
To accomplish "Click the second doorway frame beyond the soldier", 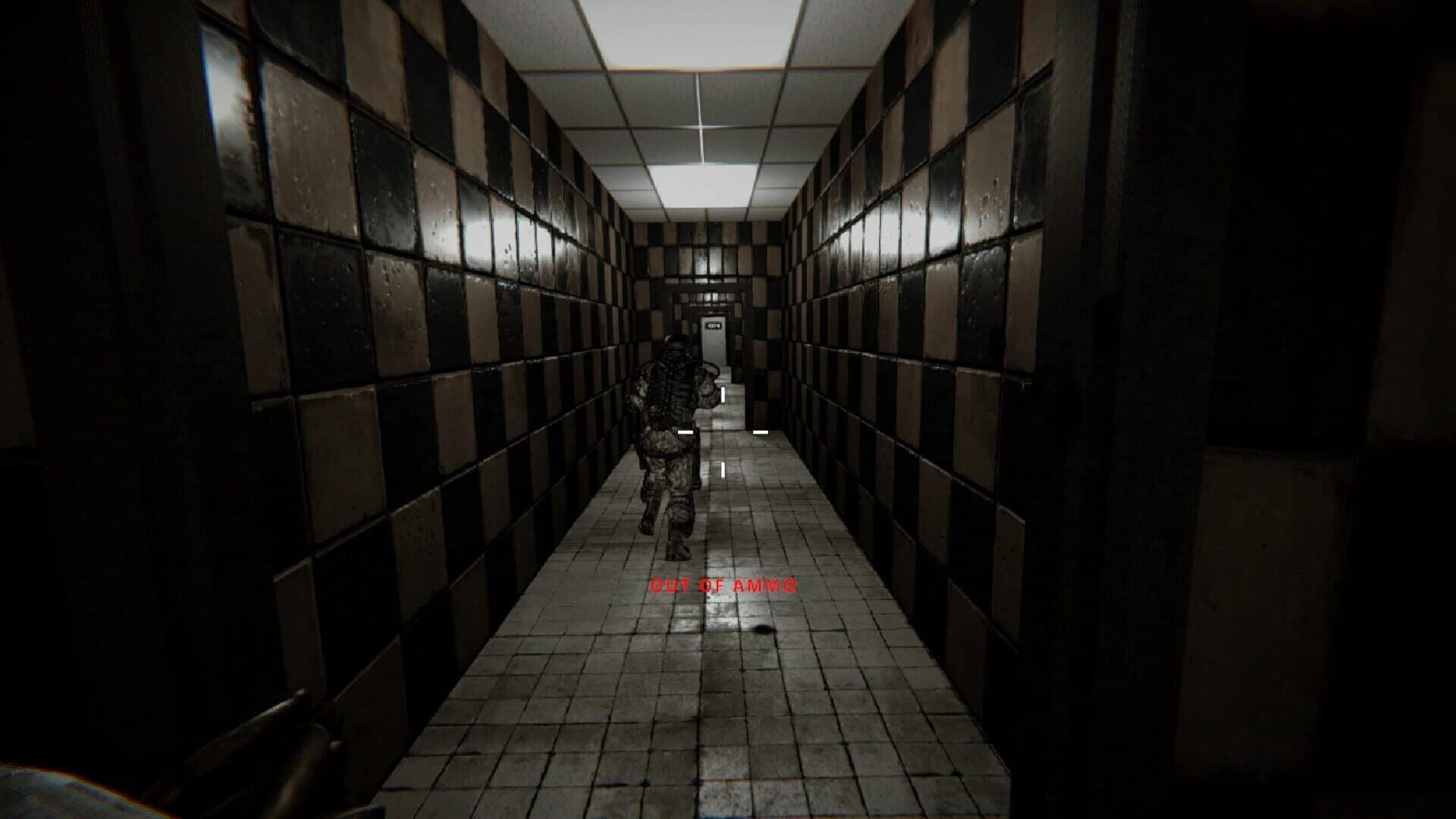I will click(699, 318).
